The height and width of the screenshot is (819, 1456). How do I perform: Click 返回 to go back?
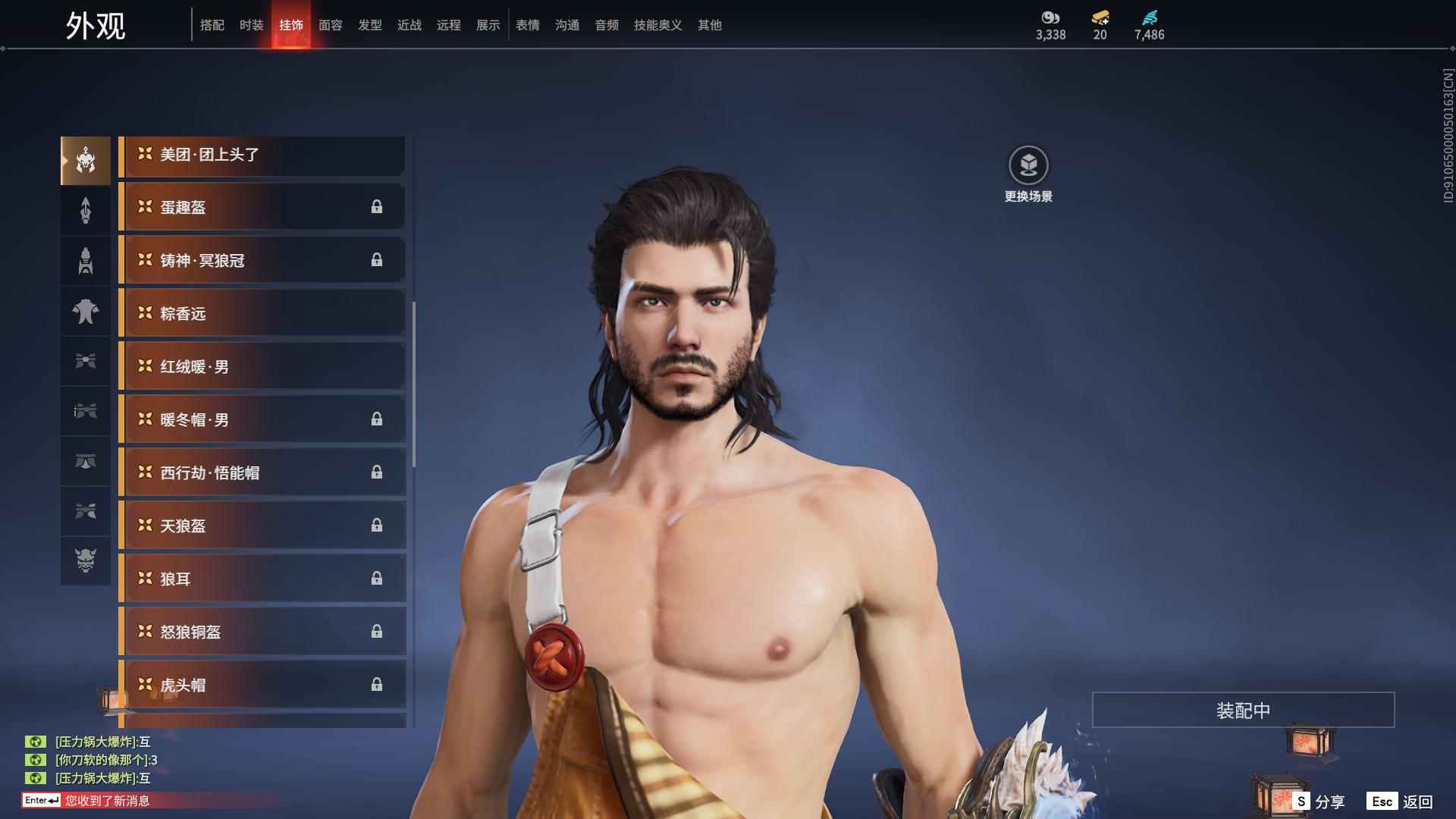[1401, 801]
